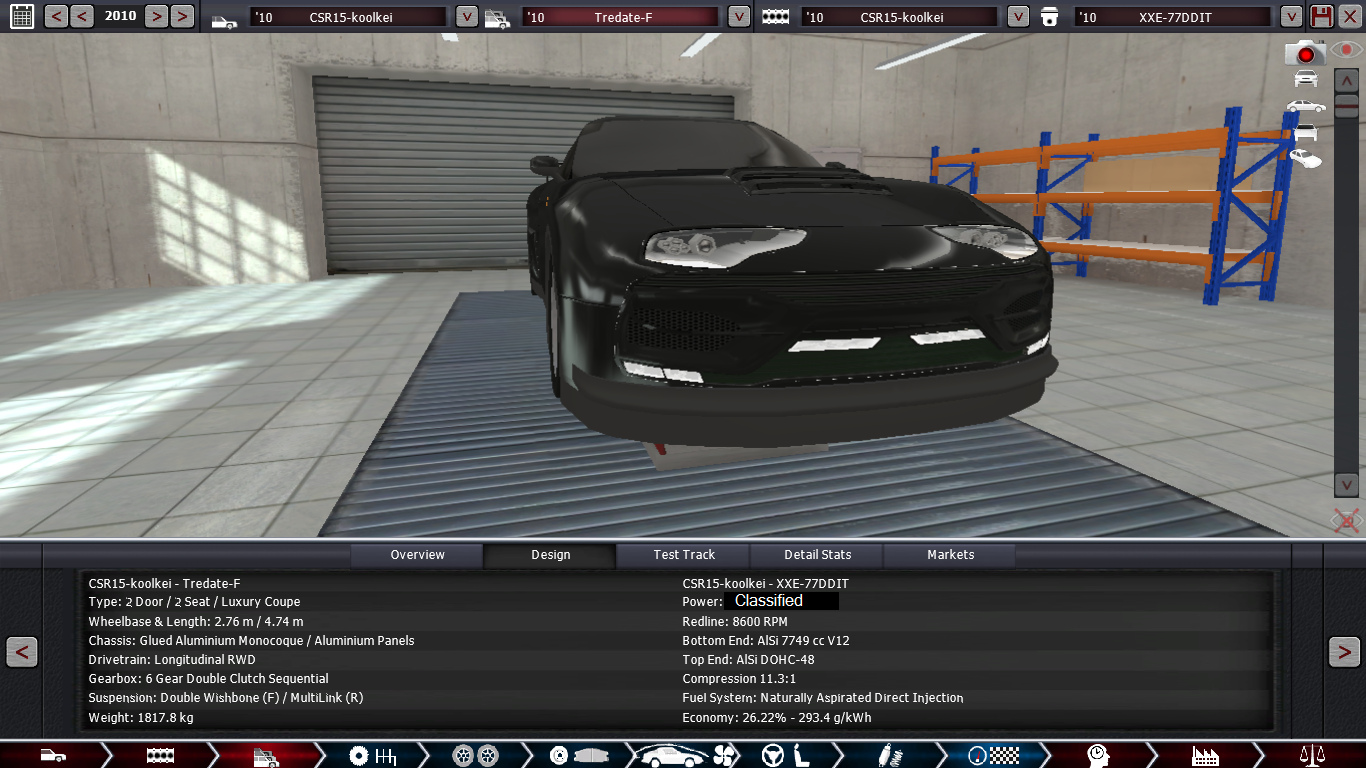Save the car with the floppy disk icon
1366x768 pixels.
(x=1321, y=16)
